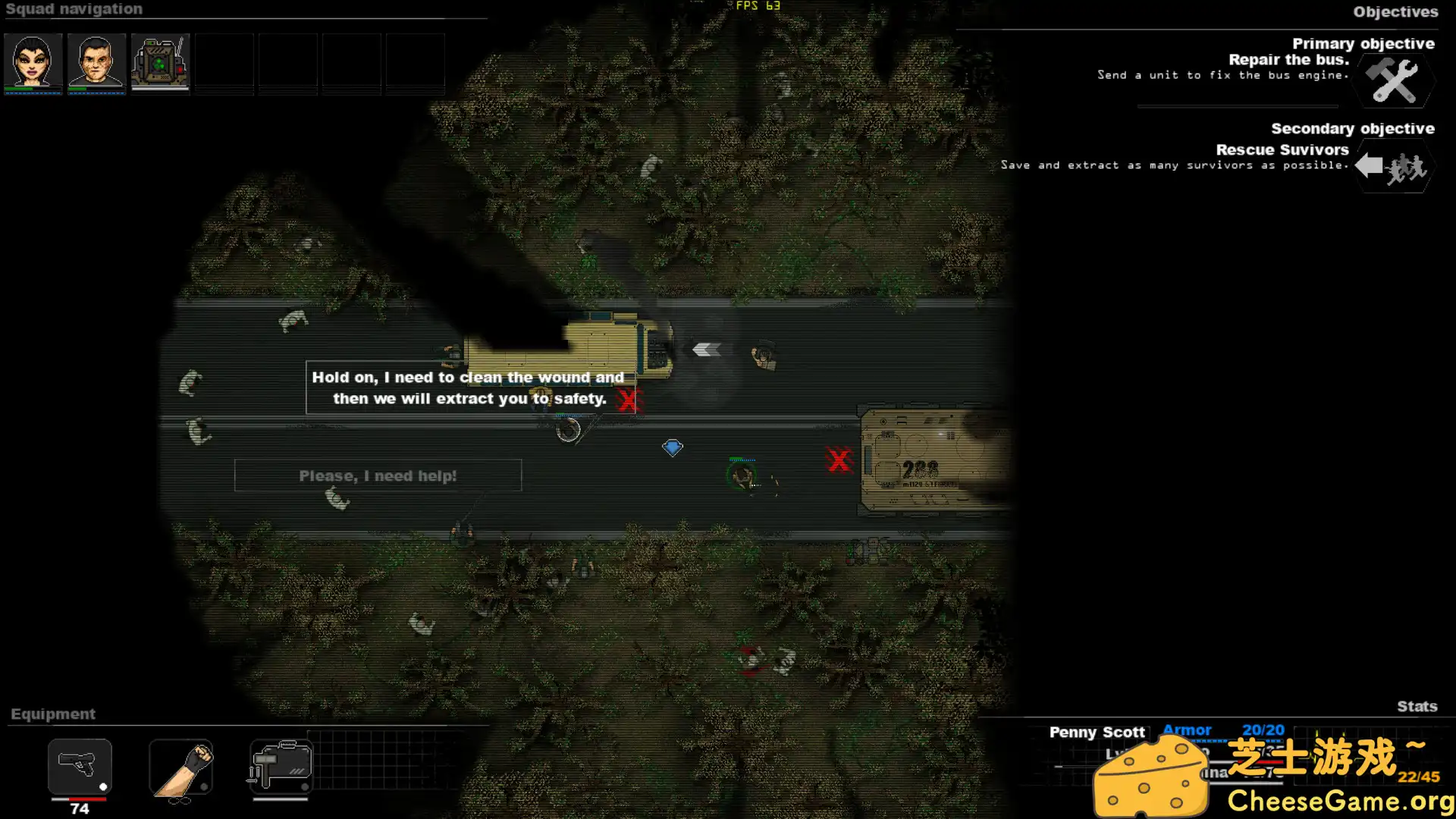This screenshot has height=819, width=1456.
Task: Select the toolbox repair kit slot
Action: (281, 766)
